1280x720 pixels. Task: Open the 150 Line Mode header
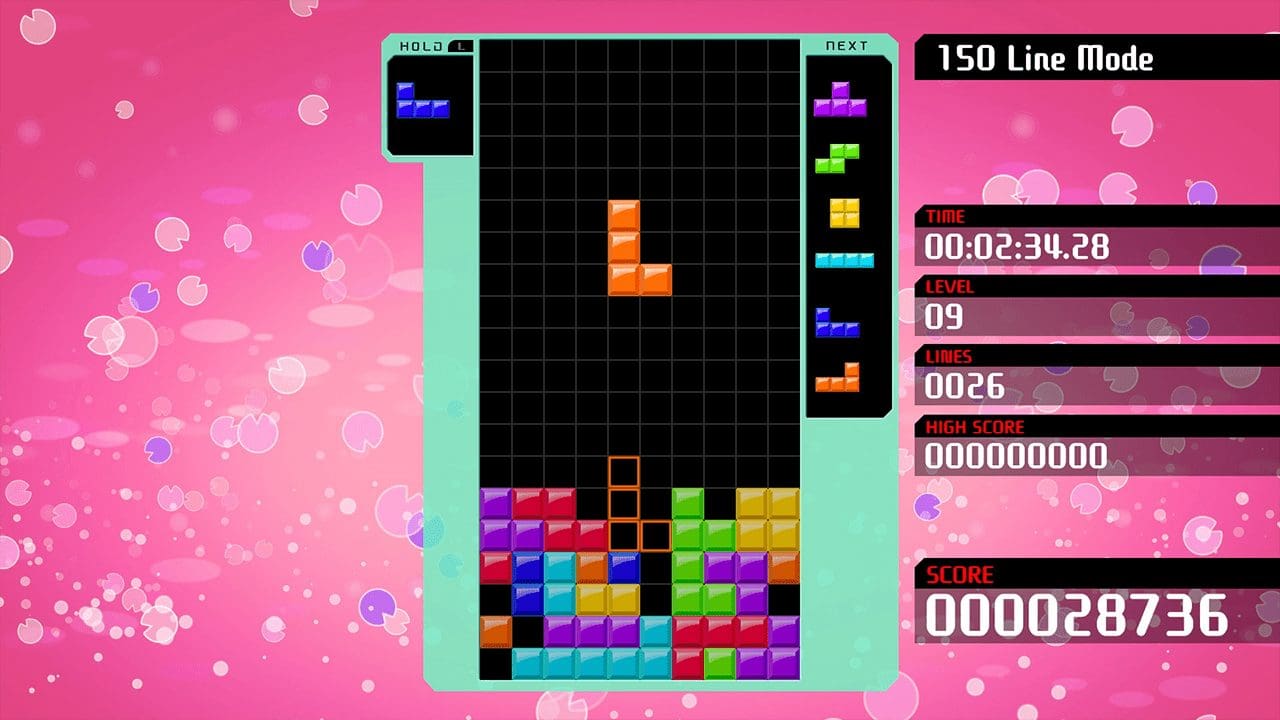pyautogui.click(x=1045, y=58)
